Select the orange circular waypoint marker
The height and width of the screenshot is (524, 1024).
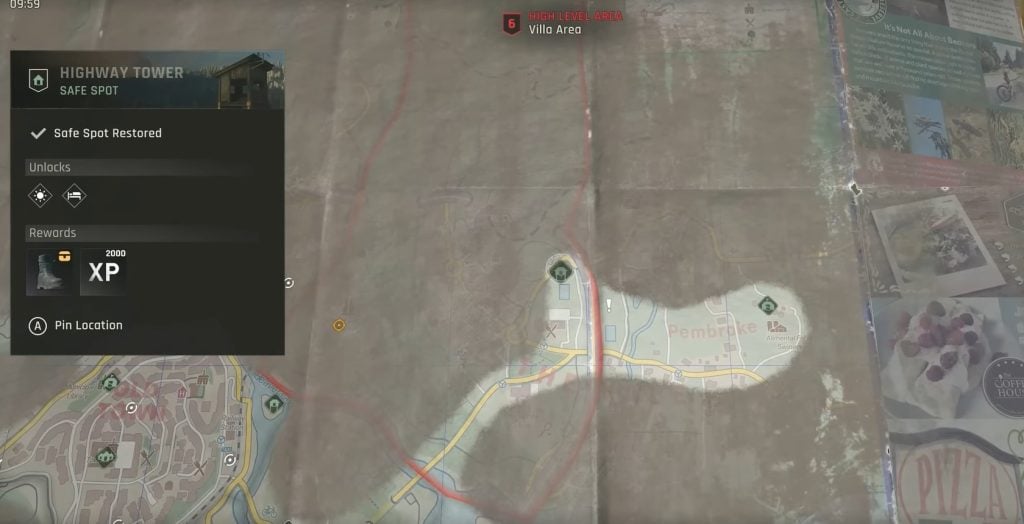339,325
